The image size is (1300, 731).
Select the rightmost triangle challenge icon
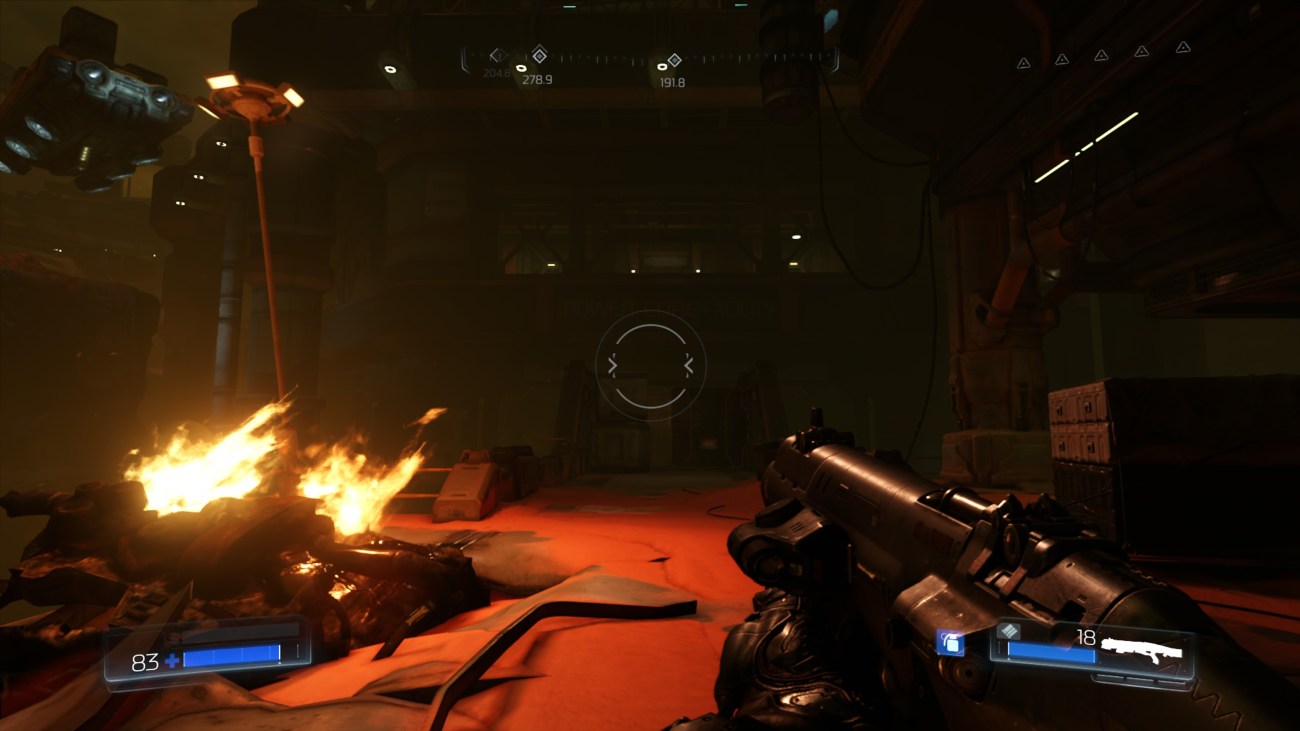1182,49
